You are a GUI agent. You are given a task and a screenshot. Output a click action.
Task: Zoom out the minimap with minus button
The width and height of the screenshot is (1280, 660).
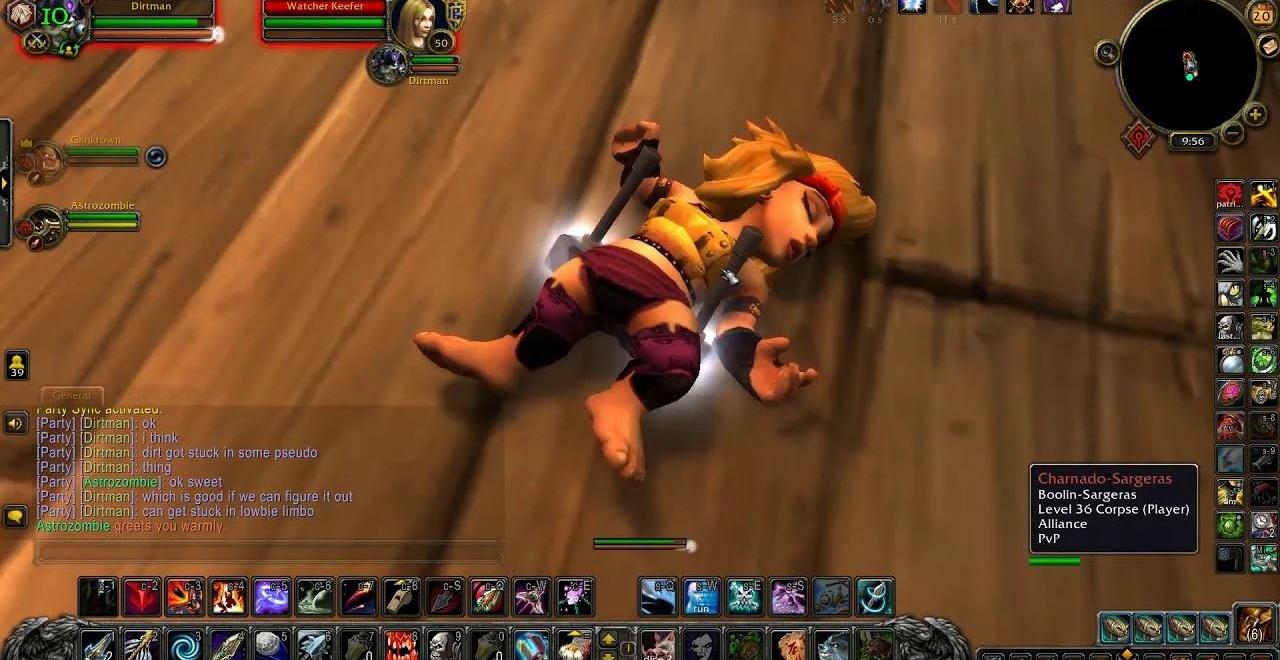(1233, 132)
